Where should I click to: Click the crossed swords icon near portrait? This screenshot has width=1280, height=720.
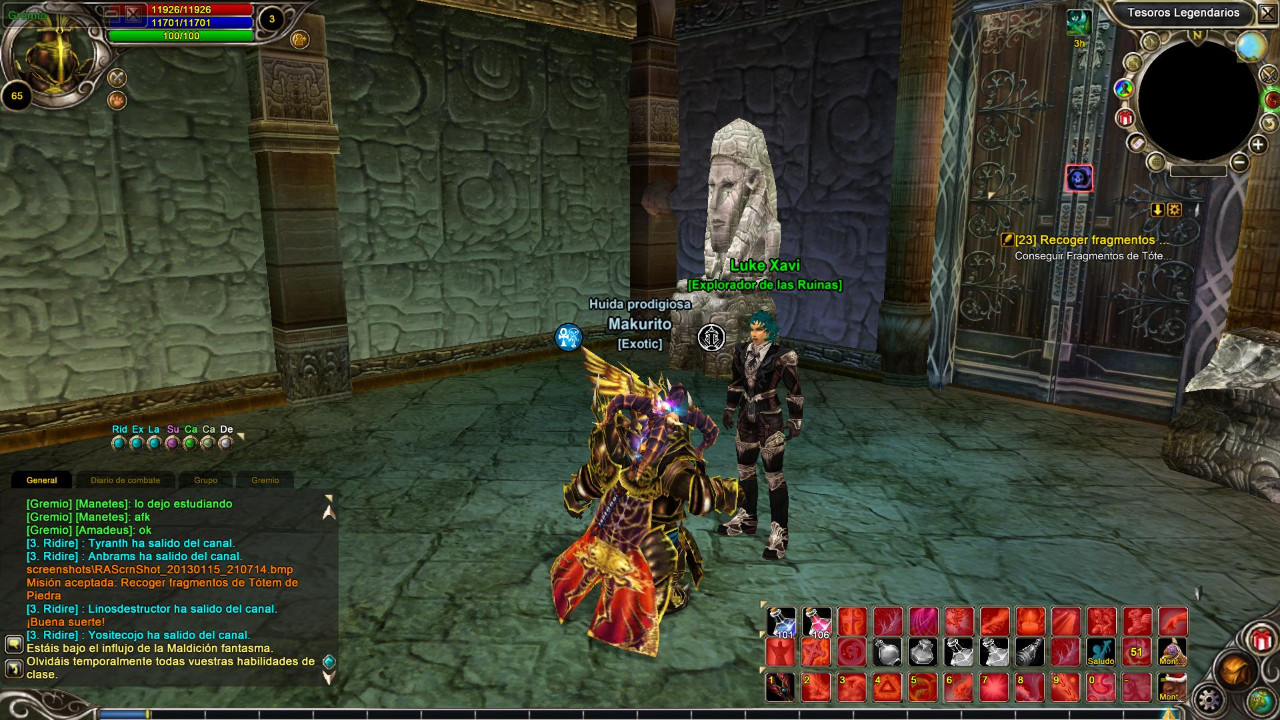117,77
